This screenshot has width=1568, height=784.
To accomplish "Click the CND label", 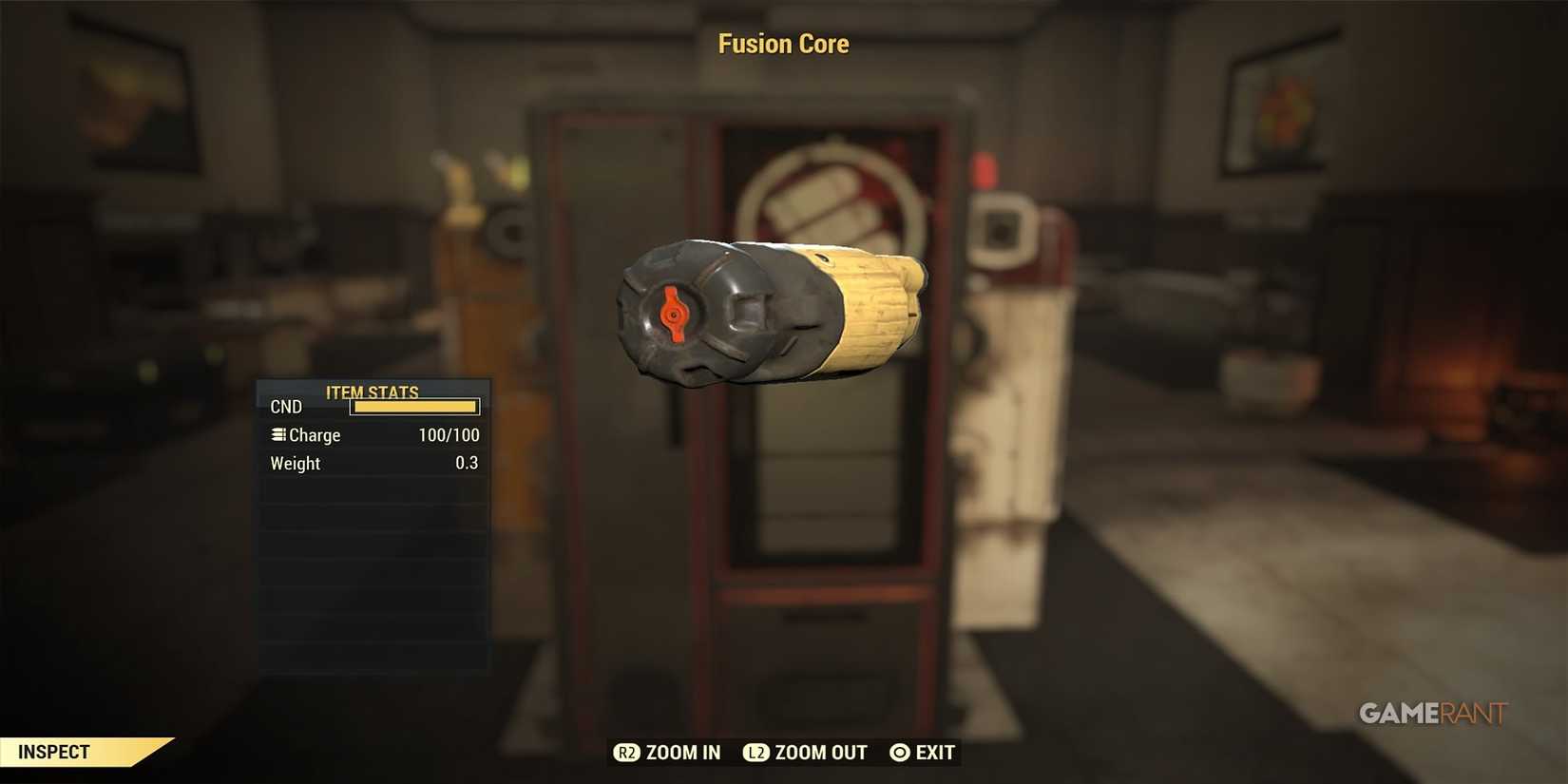I will [x=285, y=406].
